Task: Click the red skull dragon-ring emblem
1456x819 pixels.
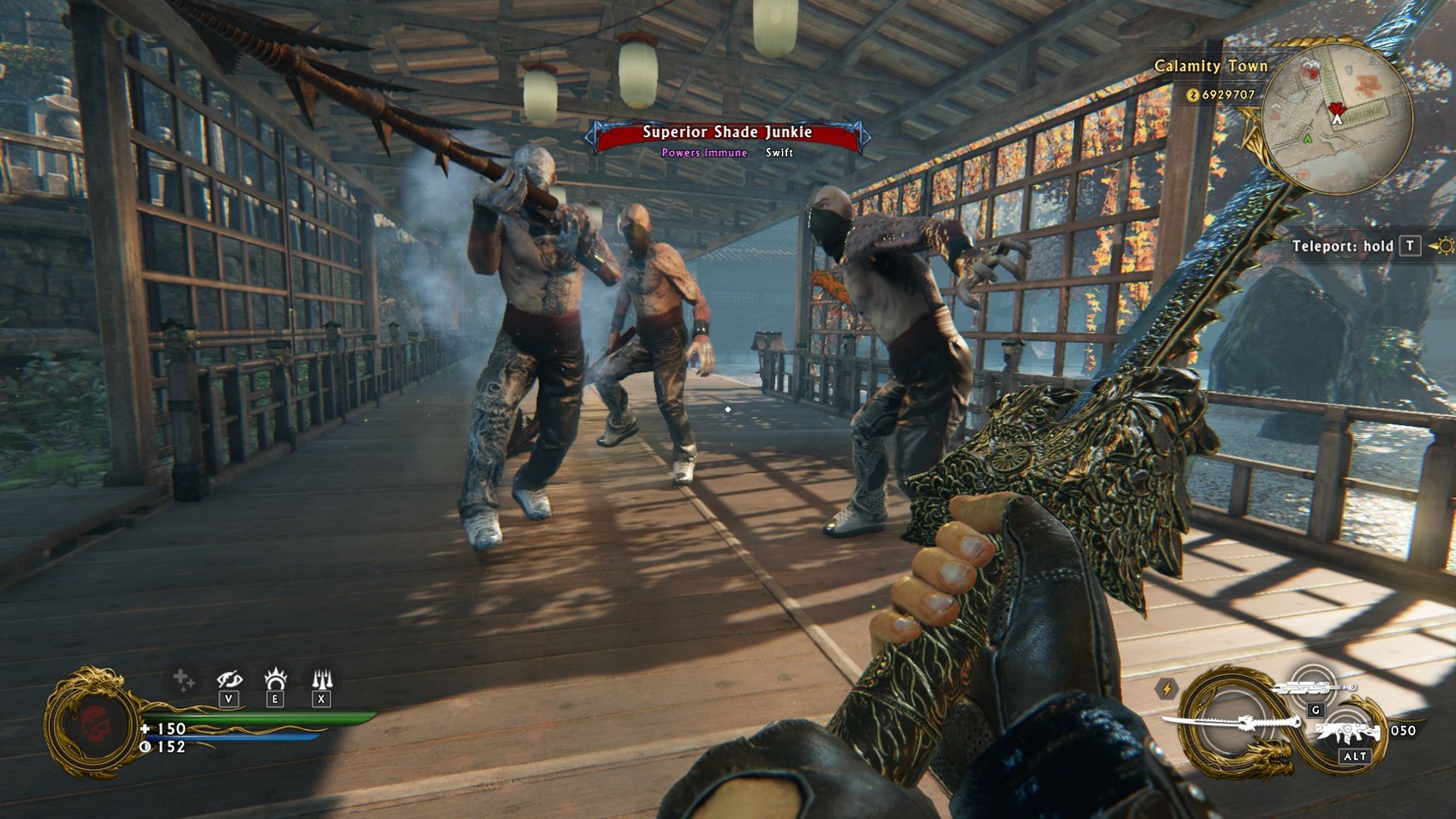Action: tap(96, 723)
